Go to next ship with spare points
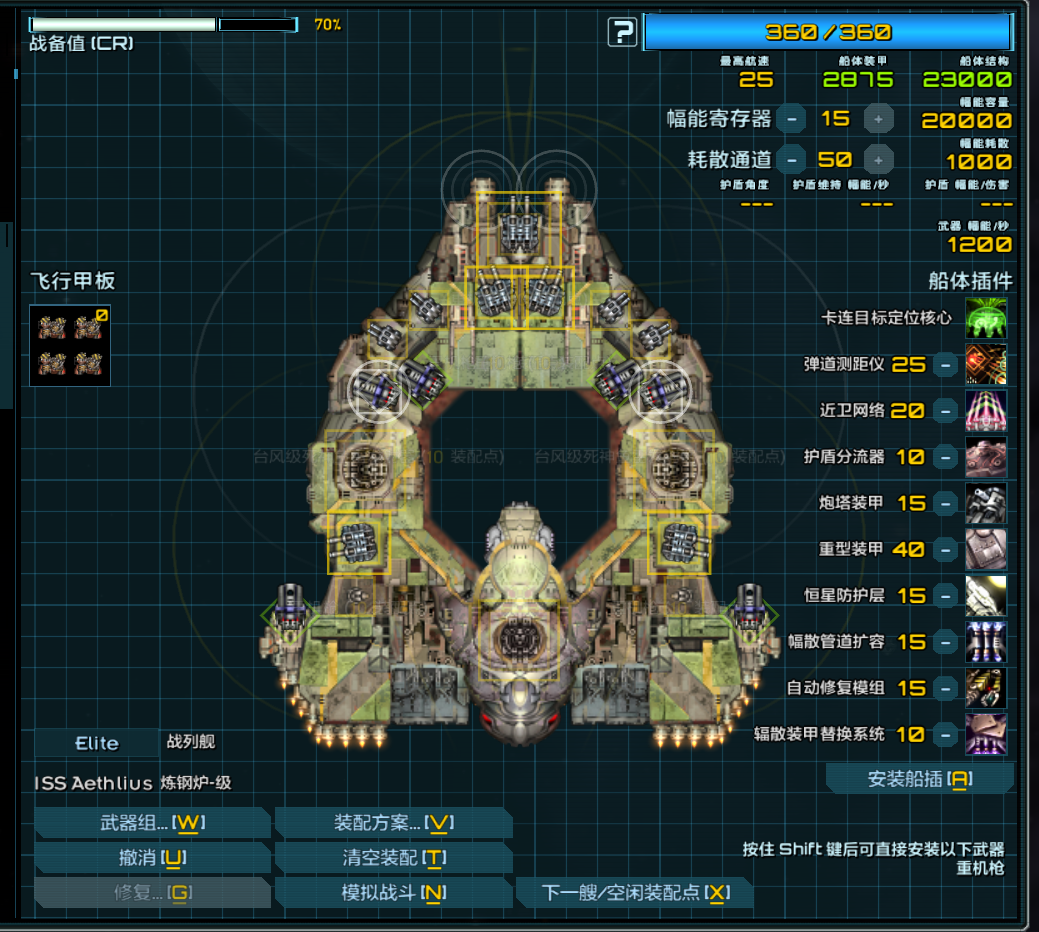Screen dimensions: 1039x932 (635, 893)
